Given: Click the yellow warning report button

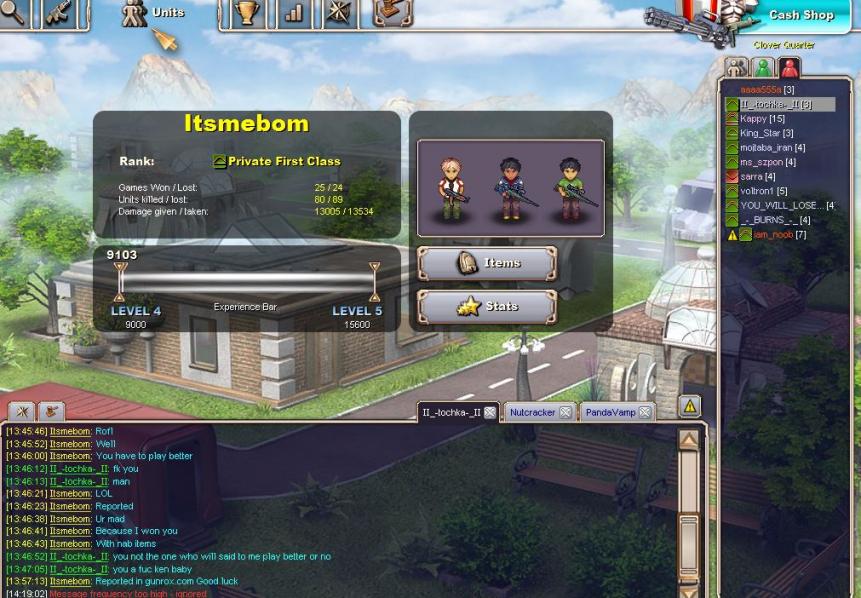Looking at the screenshot, I should (689, 406).
